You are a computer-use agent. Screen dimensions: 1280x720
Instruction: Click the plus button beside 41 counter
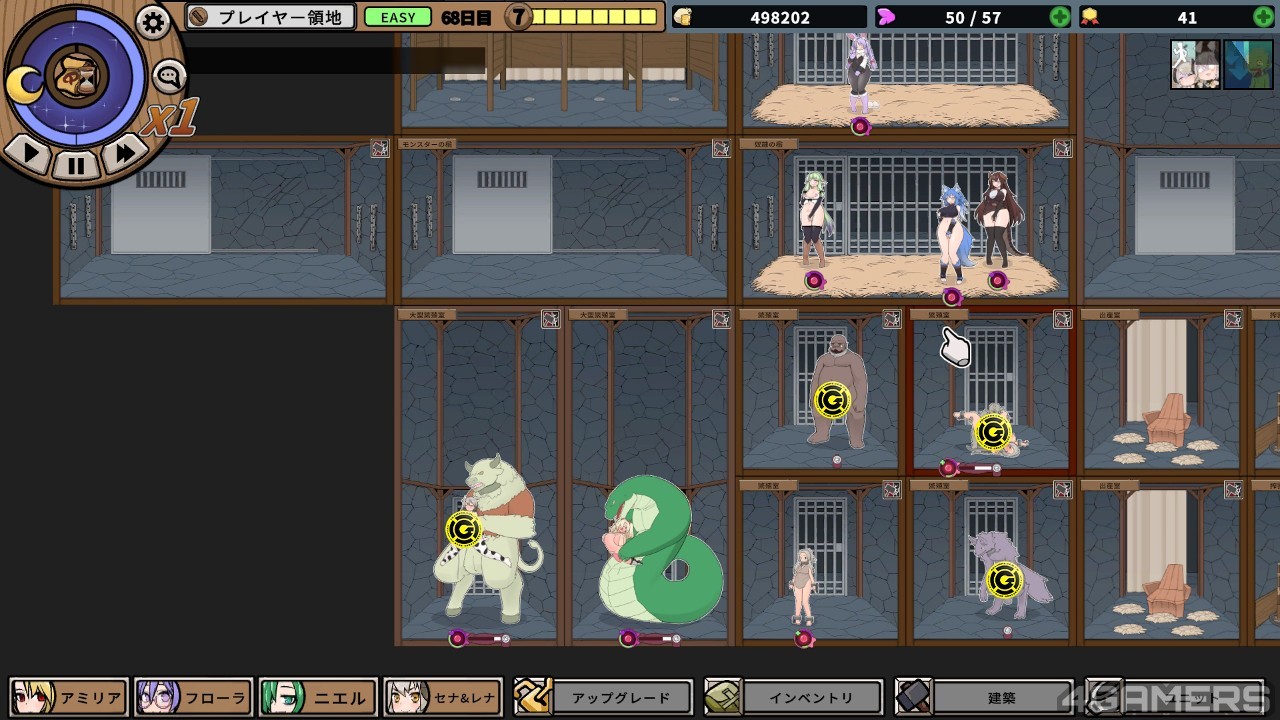pyautogui.click(x=1263, y=17)
